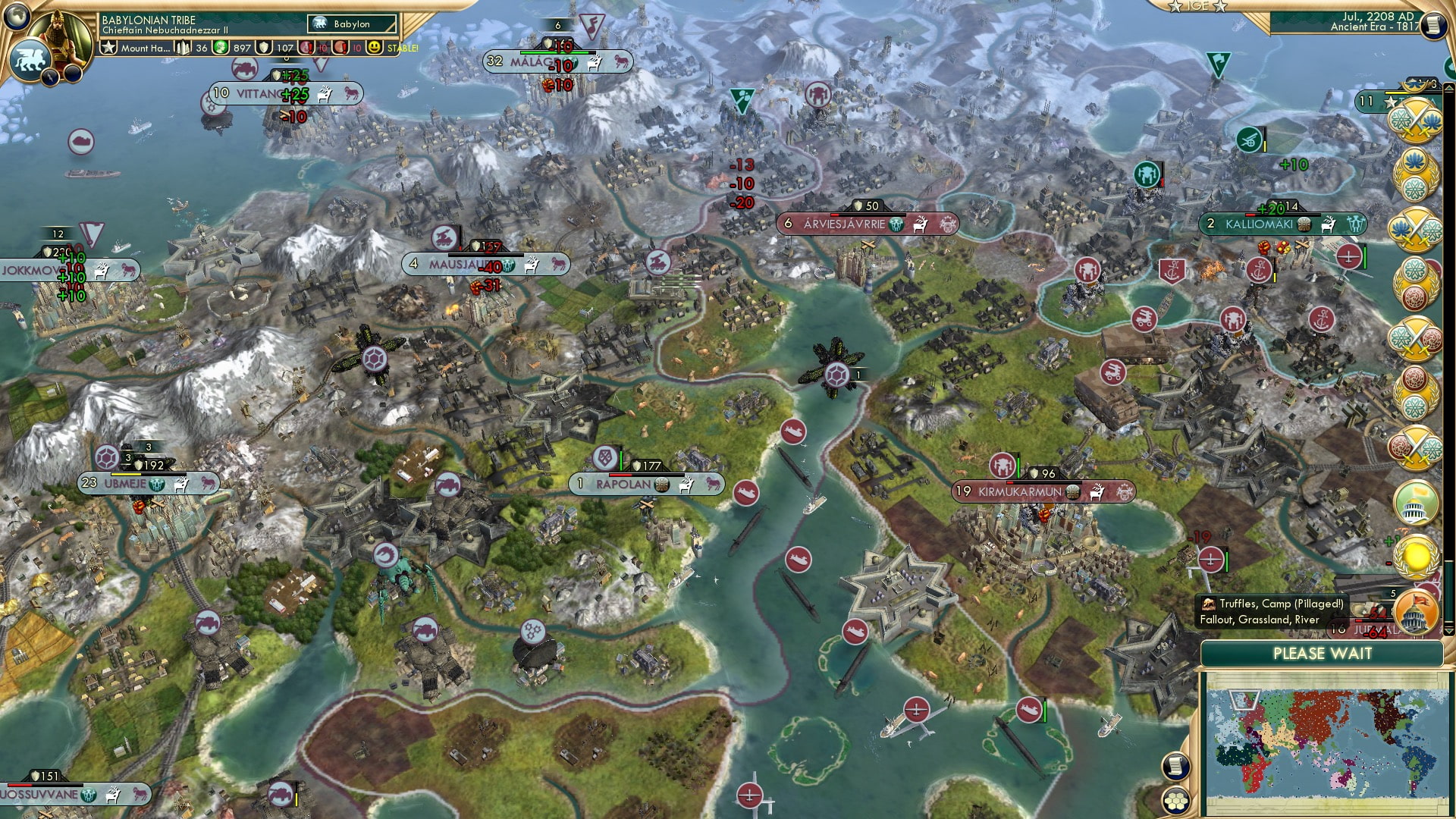1456x819 pixels.
Task: Click the Nebuchadnezzar II leader portrait
Action: [59, 34]
